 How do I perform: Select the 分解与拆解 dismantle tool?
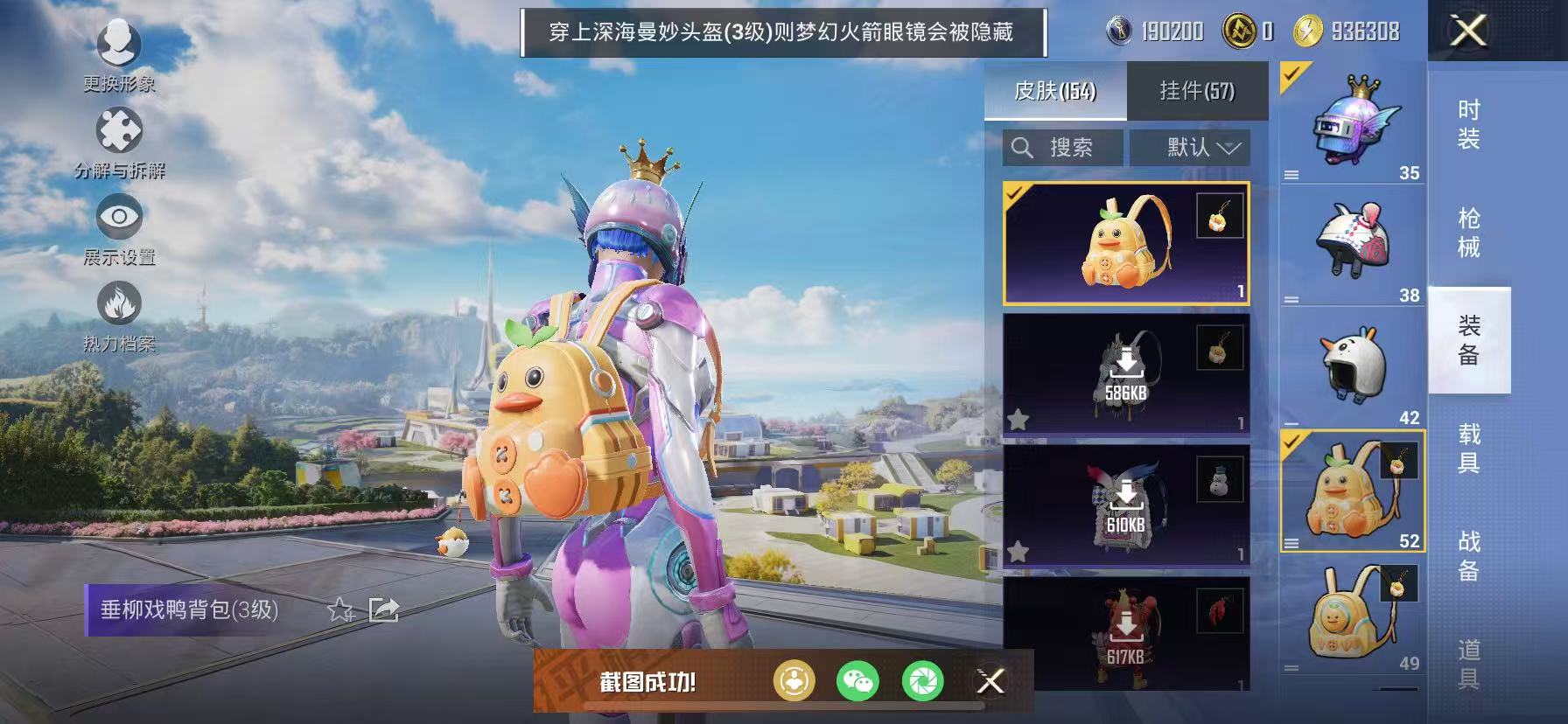tap(119, 140)
